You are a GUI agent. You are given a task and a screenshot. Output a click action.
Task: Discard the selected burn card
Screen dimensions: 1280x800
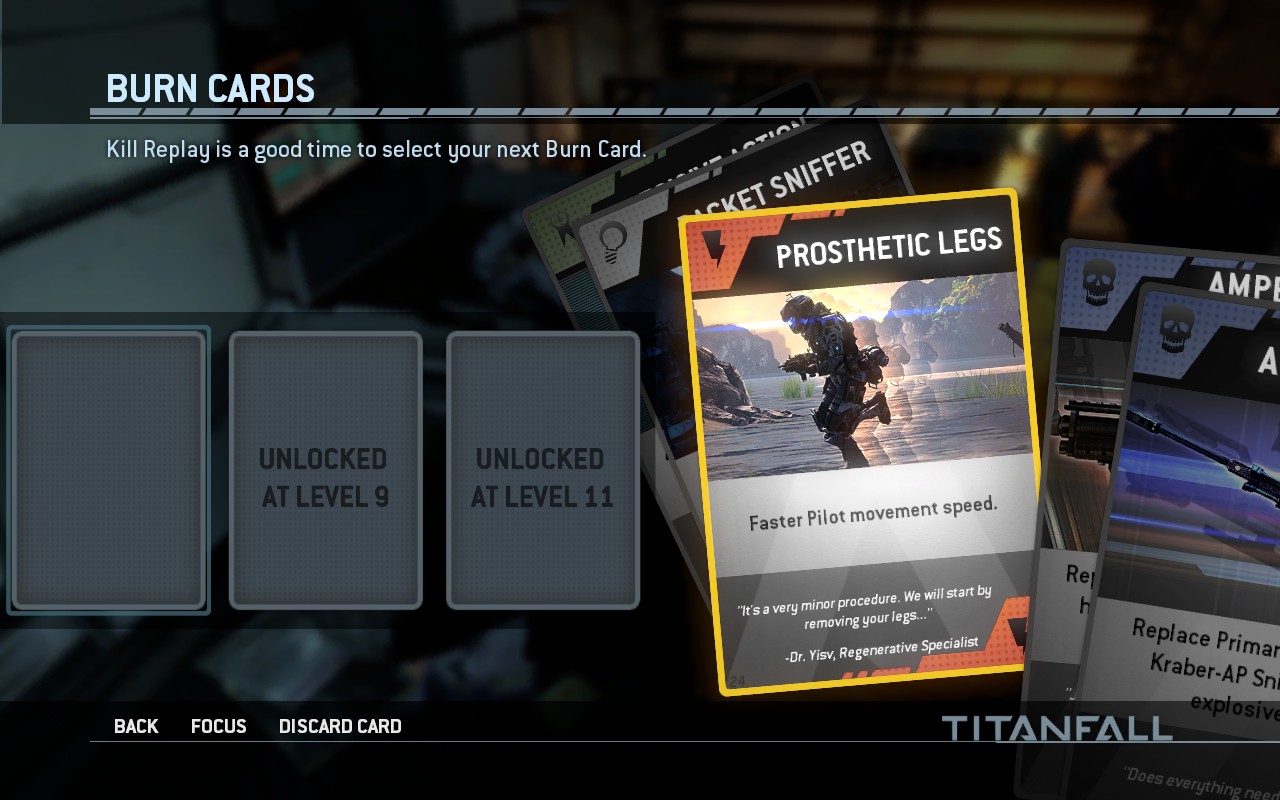[340, 727]
